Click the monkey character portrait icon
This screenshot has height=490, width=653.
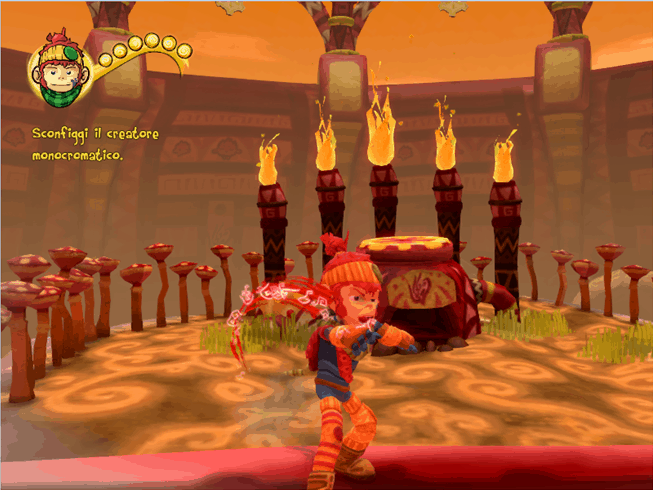(x=62, y=74)
